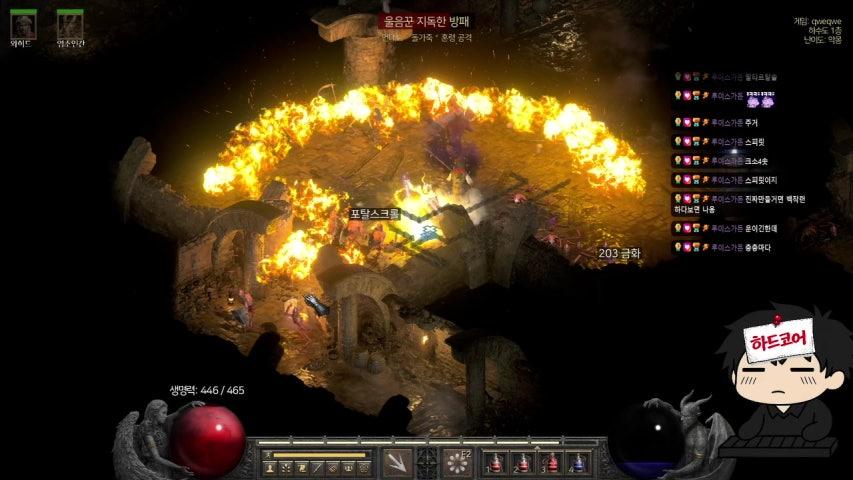
Task: Toggle run/walk icon beside the stamina bar
Action: tap(268, 454)
